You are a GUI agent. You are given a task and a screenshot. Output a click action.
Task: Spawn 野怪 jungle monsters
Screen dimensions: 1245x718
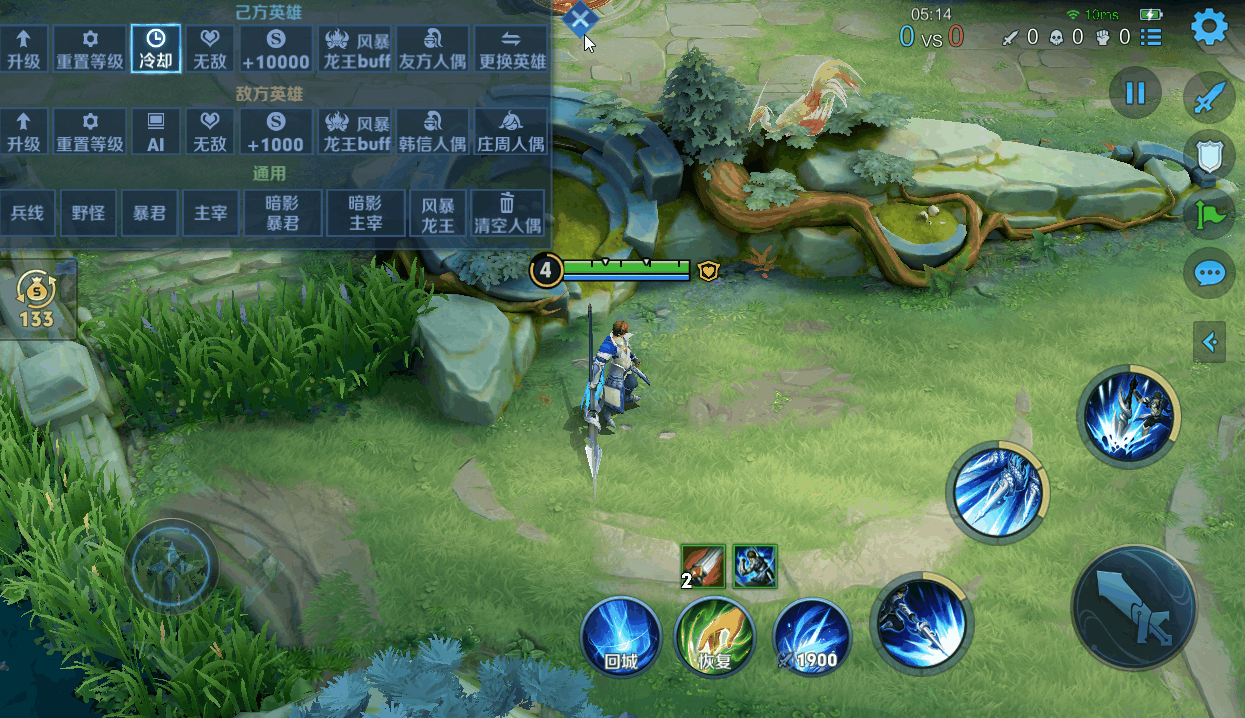tap(88, 213)
